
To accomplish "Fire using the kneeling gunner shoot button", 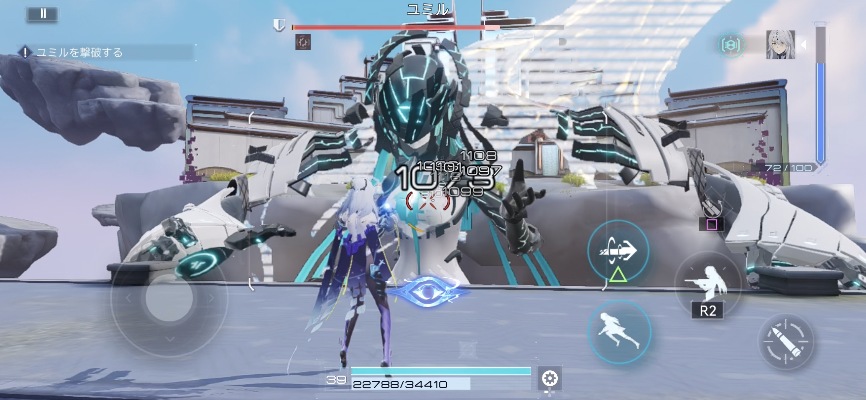I will [709, 282].
